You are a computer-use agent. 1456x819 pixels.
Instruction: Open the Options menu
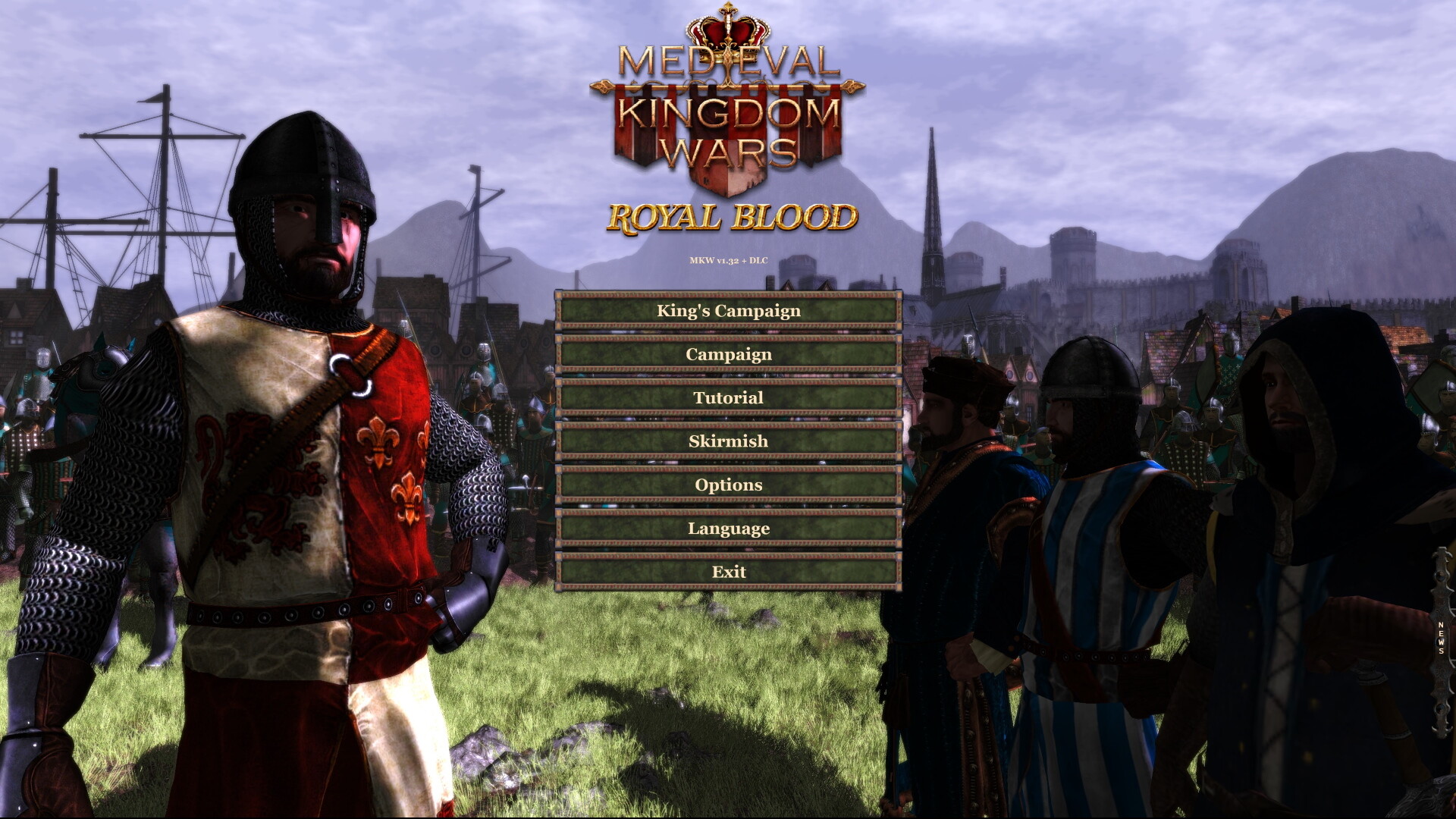click(728, 485)
